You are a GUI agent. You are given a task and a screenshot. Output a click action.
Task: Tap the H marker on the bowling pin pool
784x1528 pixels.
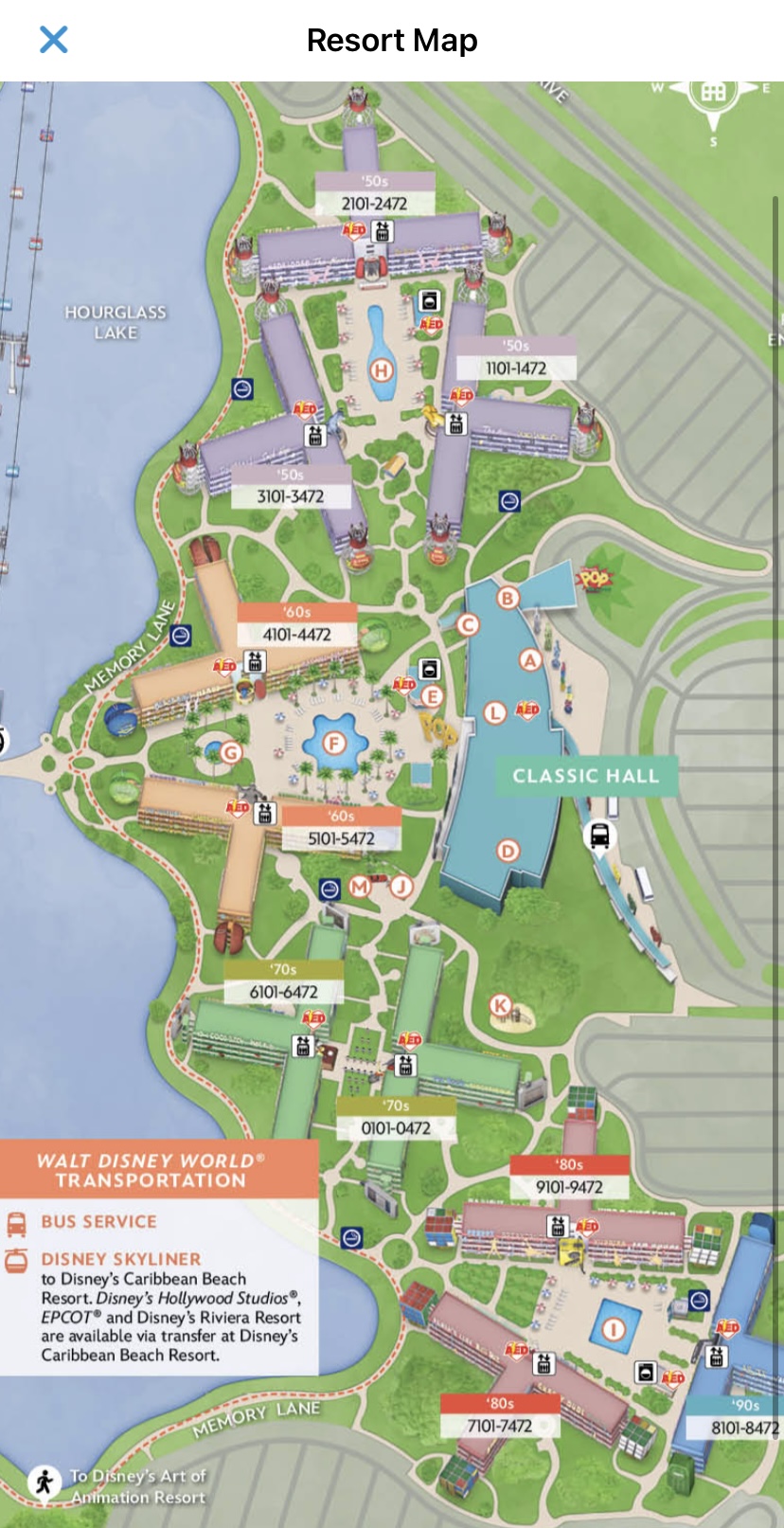pyautogui.click(x=382, y=369)
